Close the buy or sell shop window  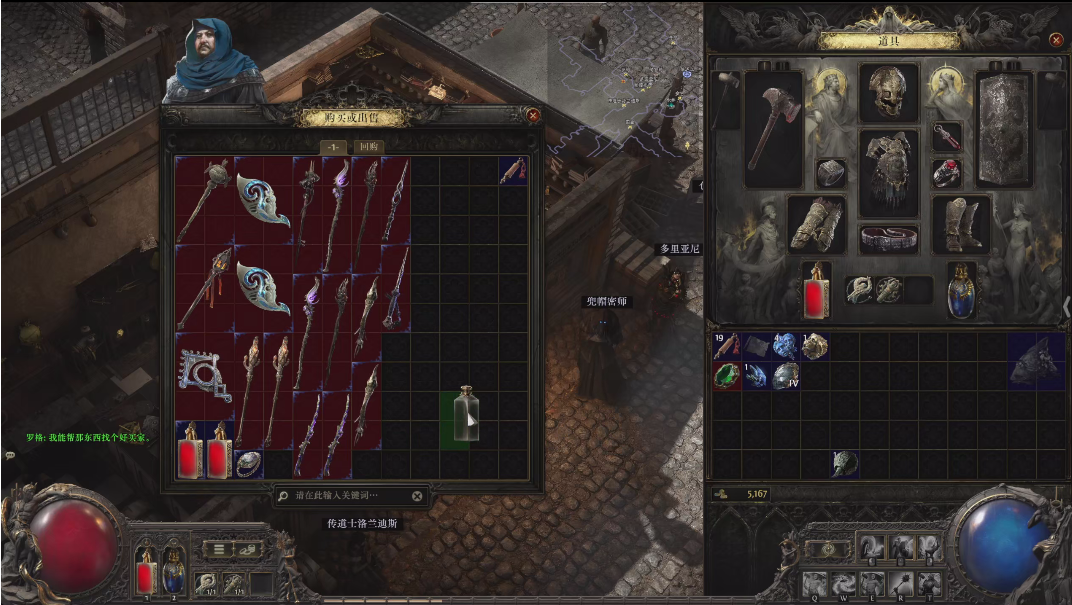pos(533,115)
